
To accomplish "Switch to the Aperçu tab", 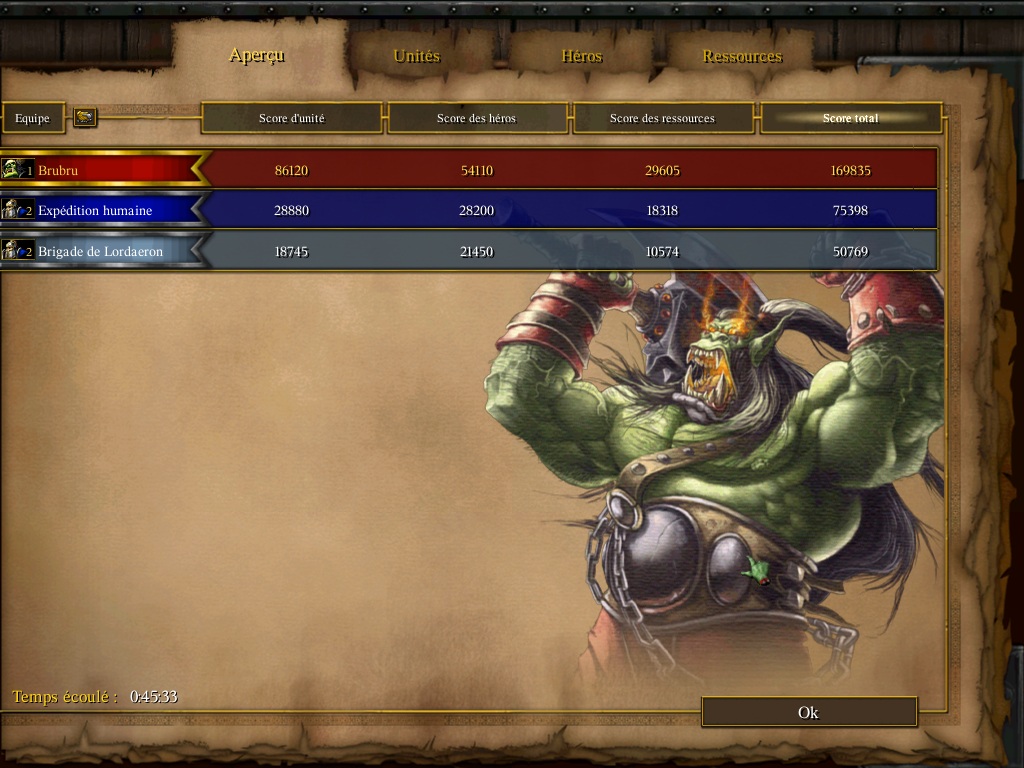I will coord(257,55).
